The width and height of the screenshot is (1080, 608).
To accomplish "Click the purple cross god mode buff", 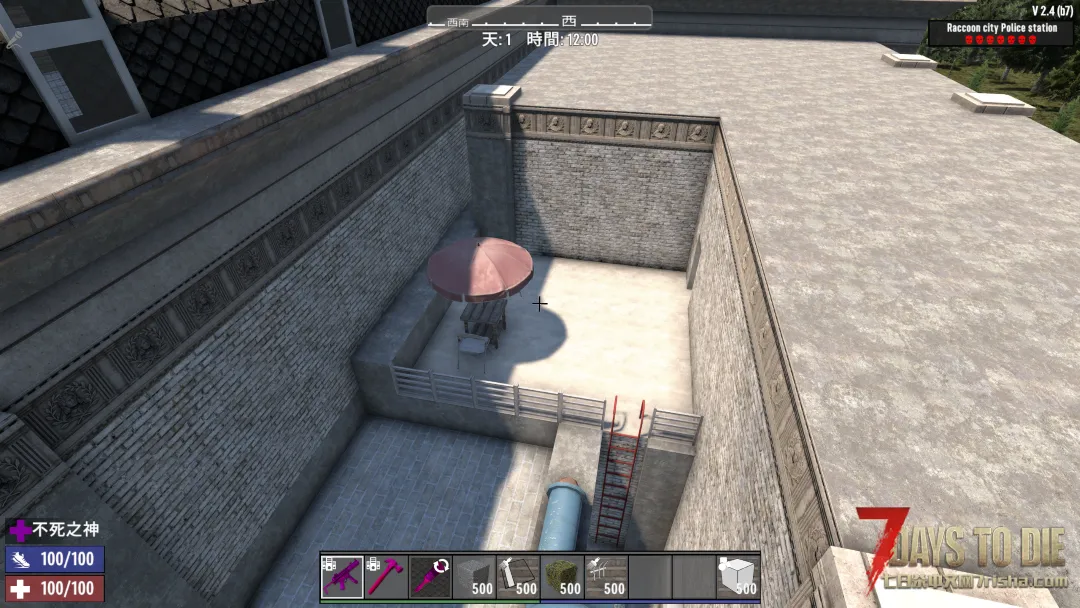I will point(19,530).
